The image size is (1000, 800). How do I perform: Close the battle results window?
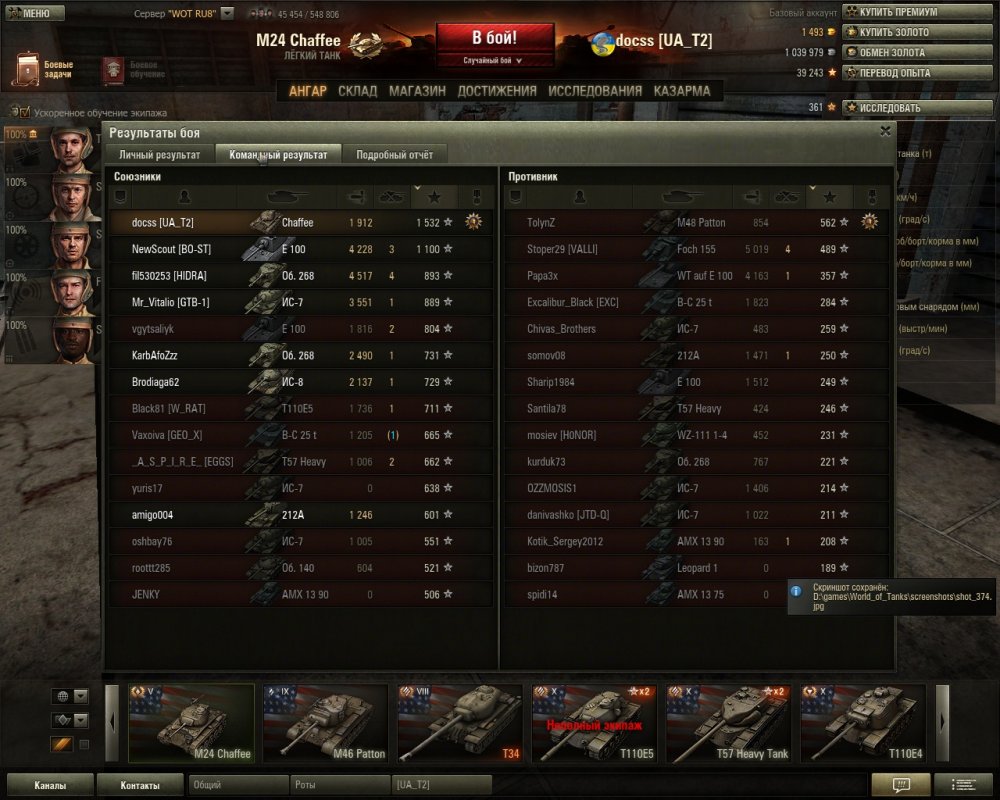[885, 131]
